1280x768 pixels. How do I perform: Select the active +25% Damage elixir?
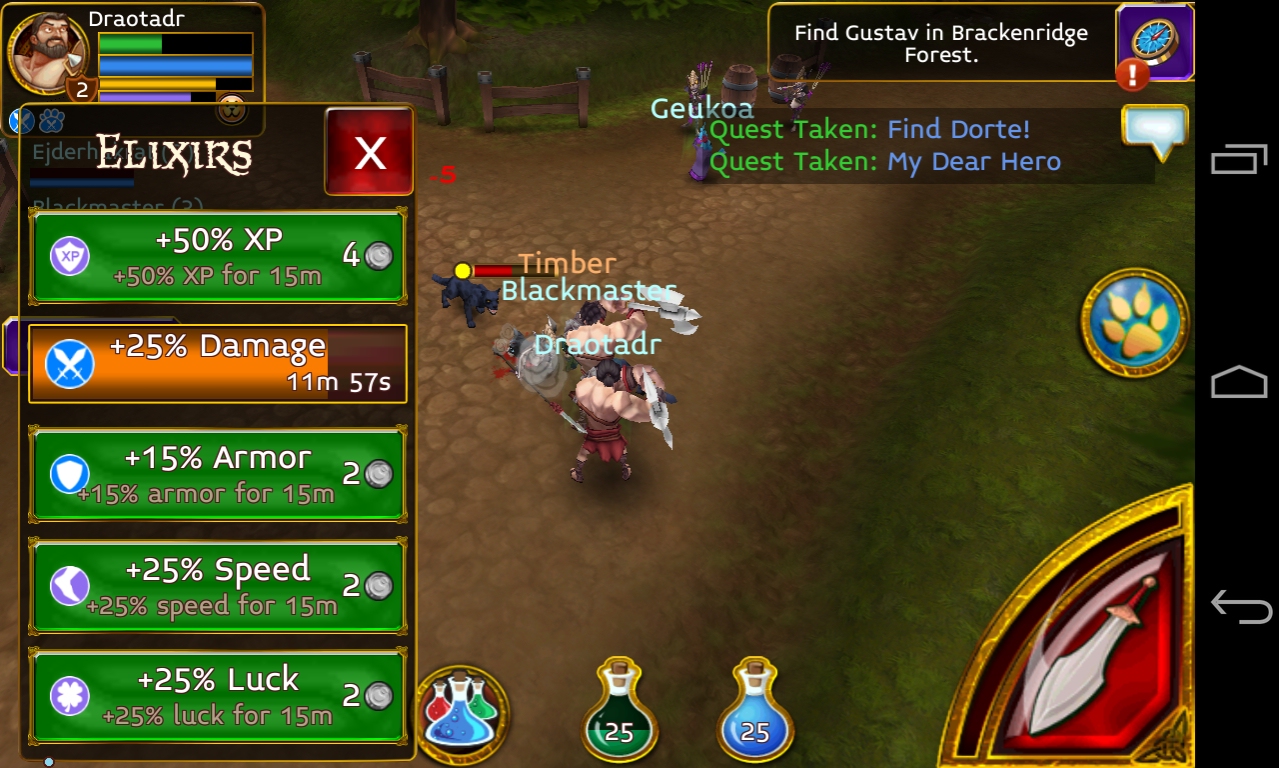tap(218, 364)
